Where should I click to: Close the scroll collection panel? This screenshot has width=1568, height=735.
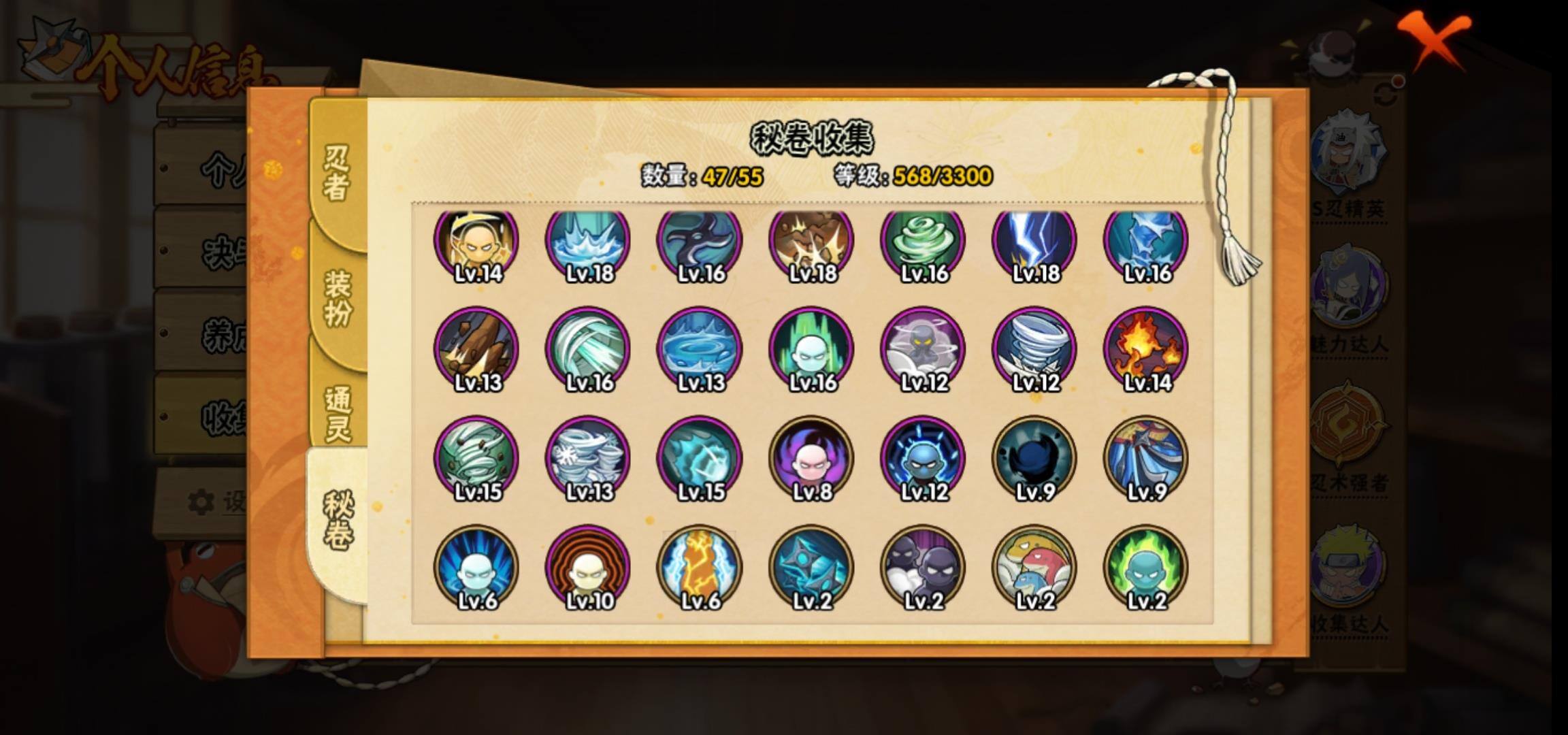tap(1435, 39)
